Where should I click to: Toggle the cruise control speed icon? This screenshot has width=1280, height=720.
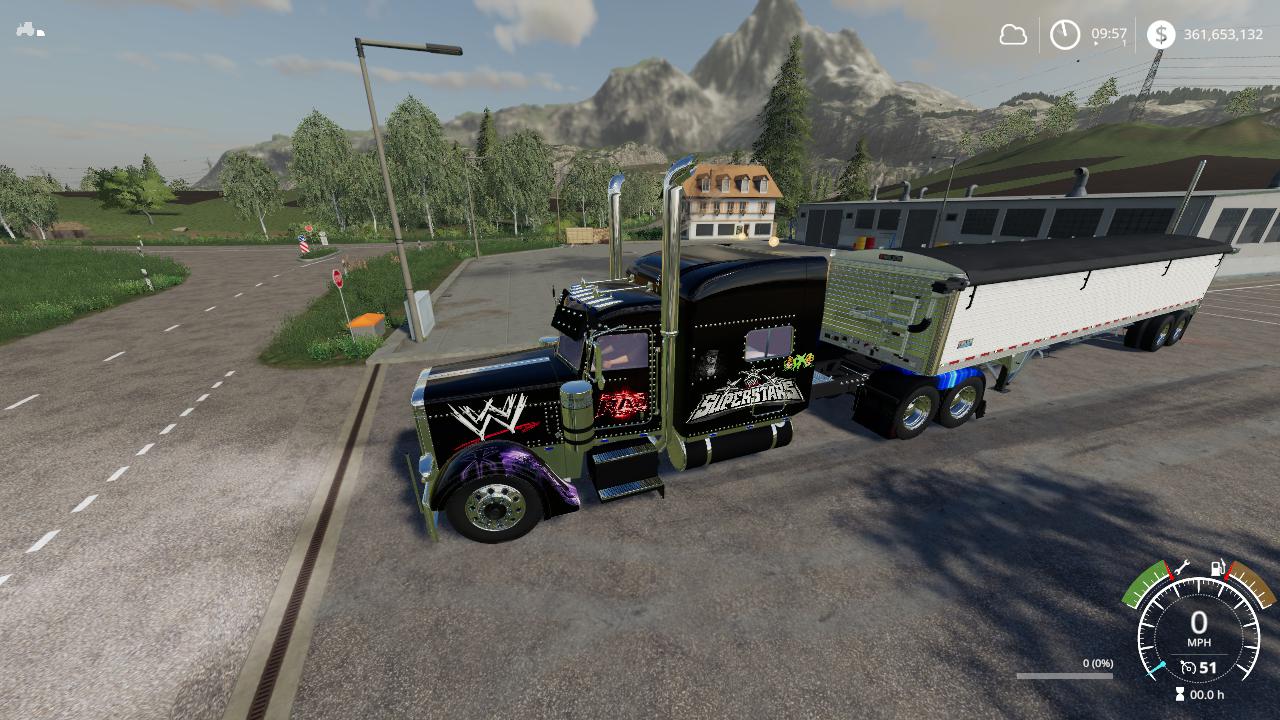click(1188, 667)
